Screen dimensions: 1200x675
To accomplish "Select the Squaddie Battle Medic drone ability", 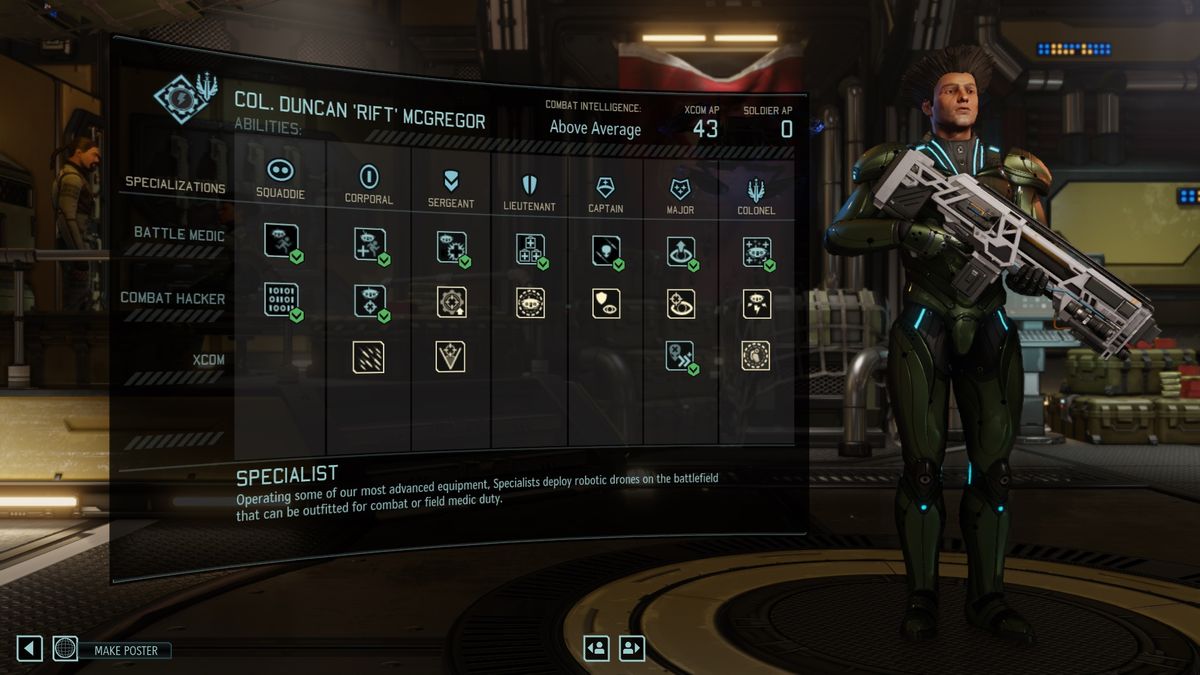I will (281, 241).
